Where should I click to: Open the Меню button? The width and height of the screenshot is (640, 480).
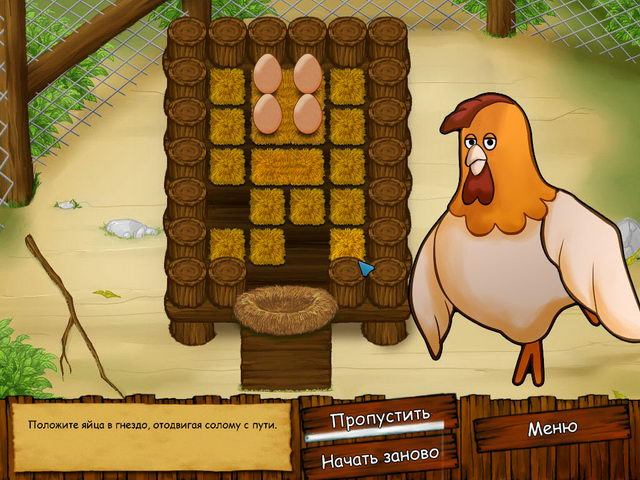(552, 428)
